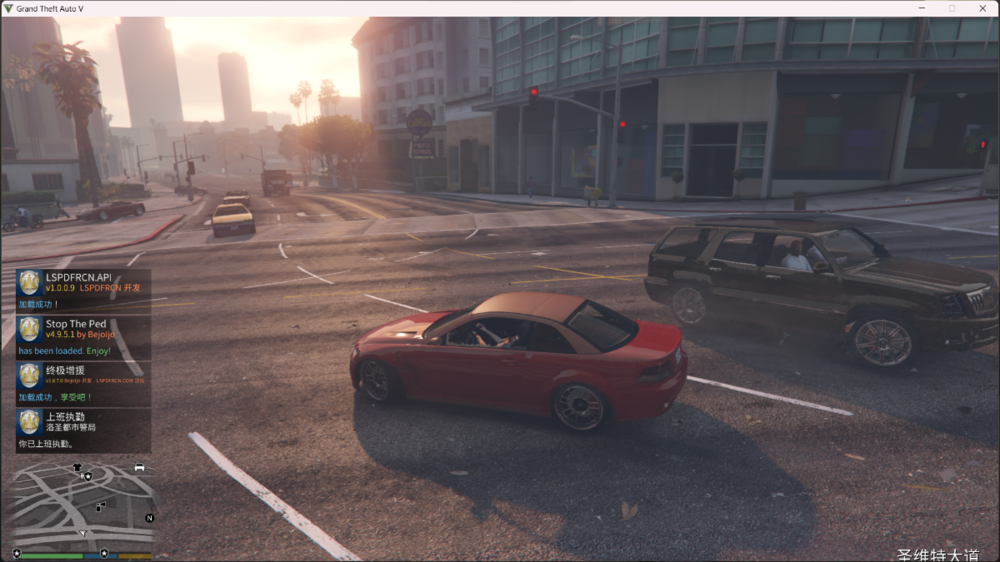
Task: Click the LSPDFRCN.API loaded notification
Action: tap(83, 290)
